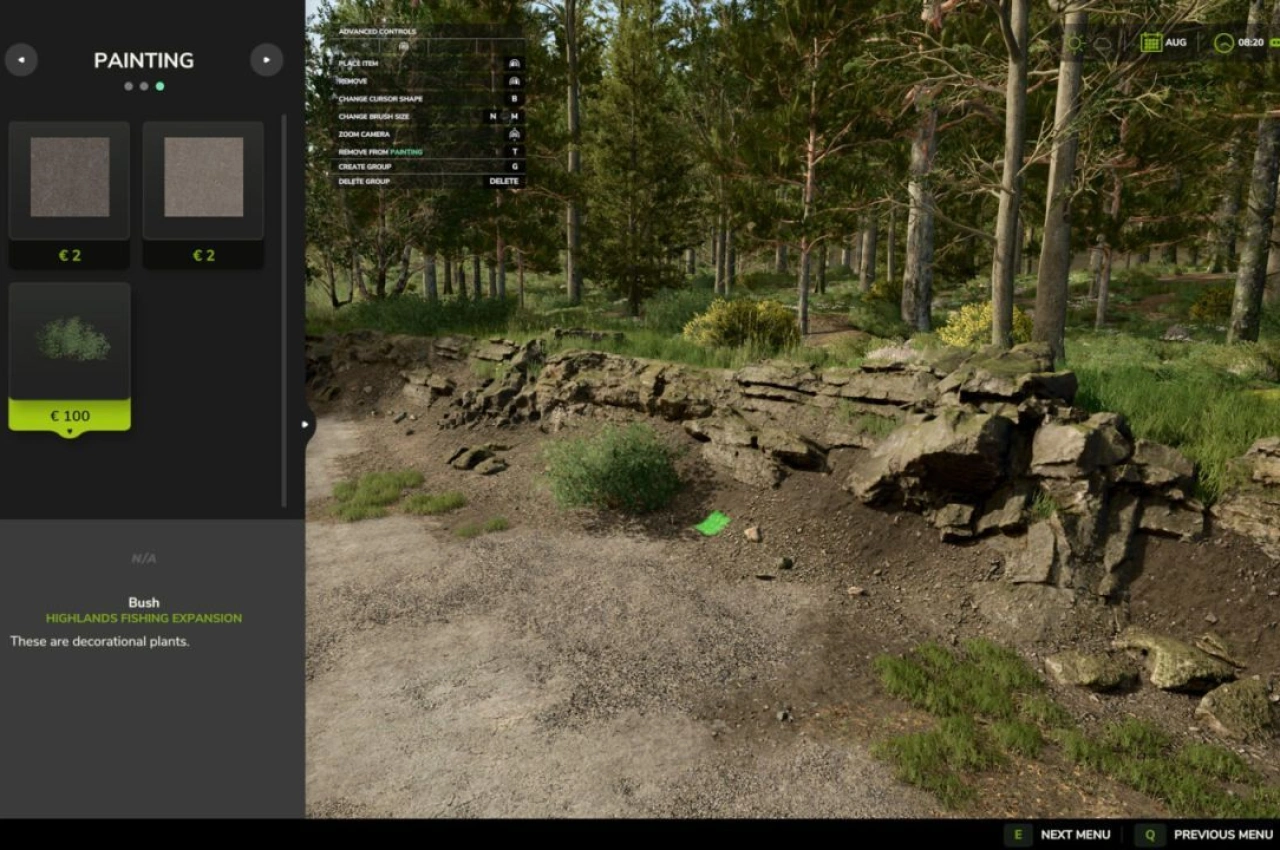
Task: Choose the Previous Menu button
Action: (x=1209, y=835)
